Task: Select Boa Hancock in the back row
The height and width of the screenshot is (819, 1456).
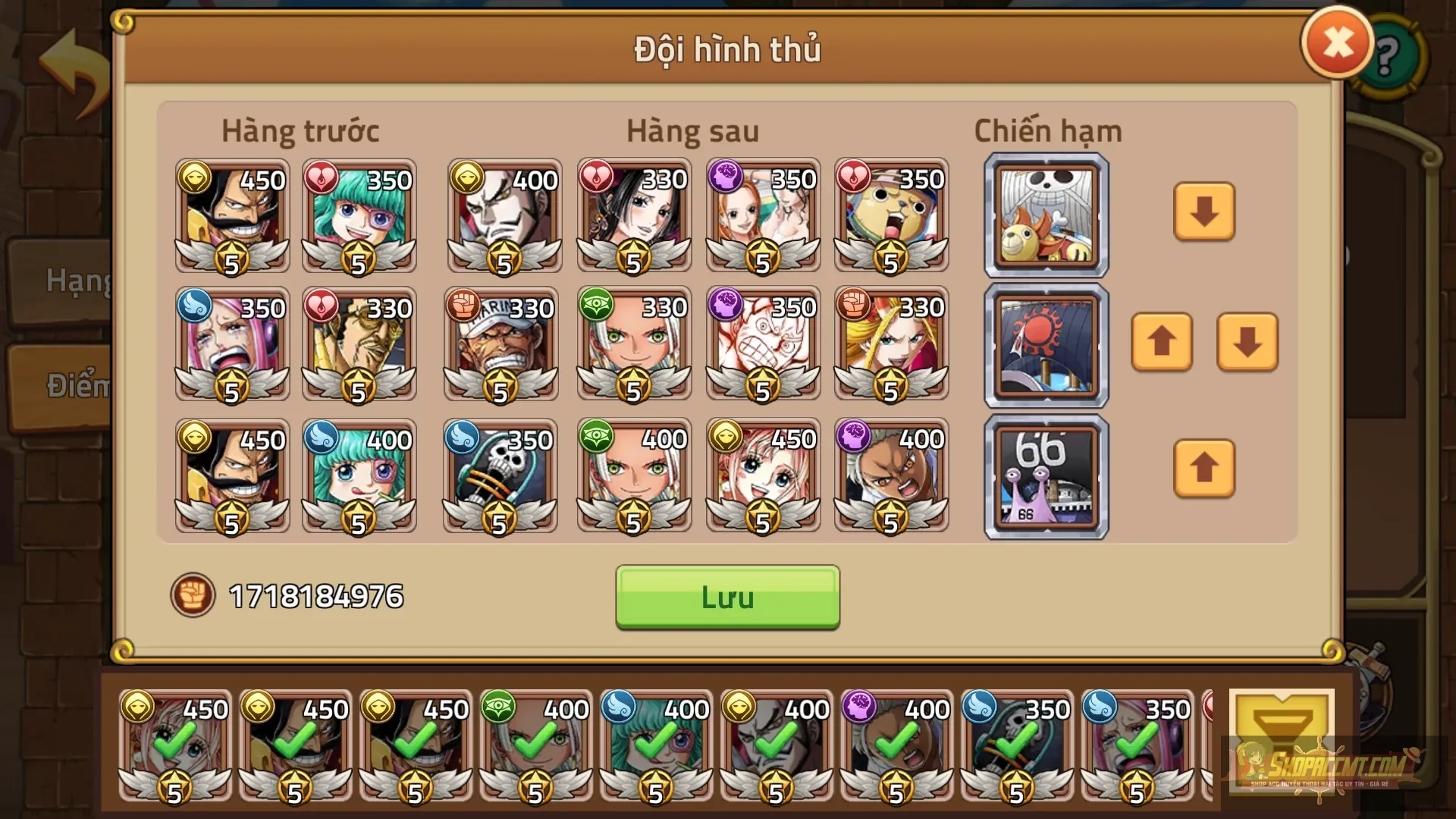Action: click(x=633, y=216)
